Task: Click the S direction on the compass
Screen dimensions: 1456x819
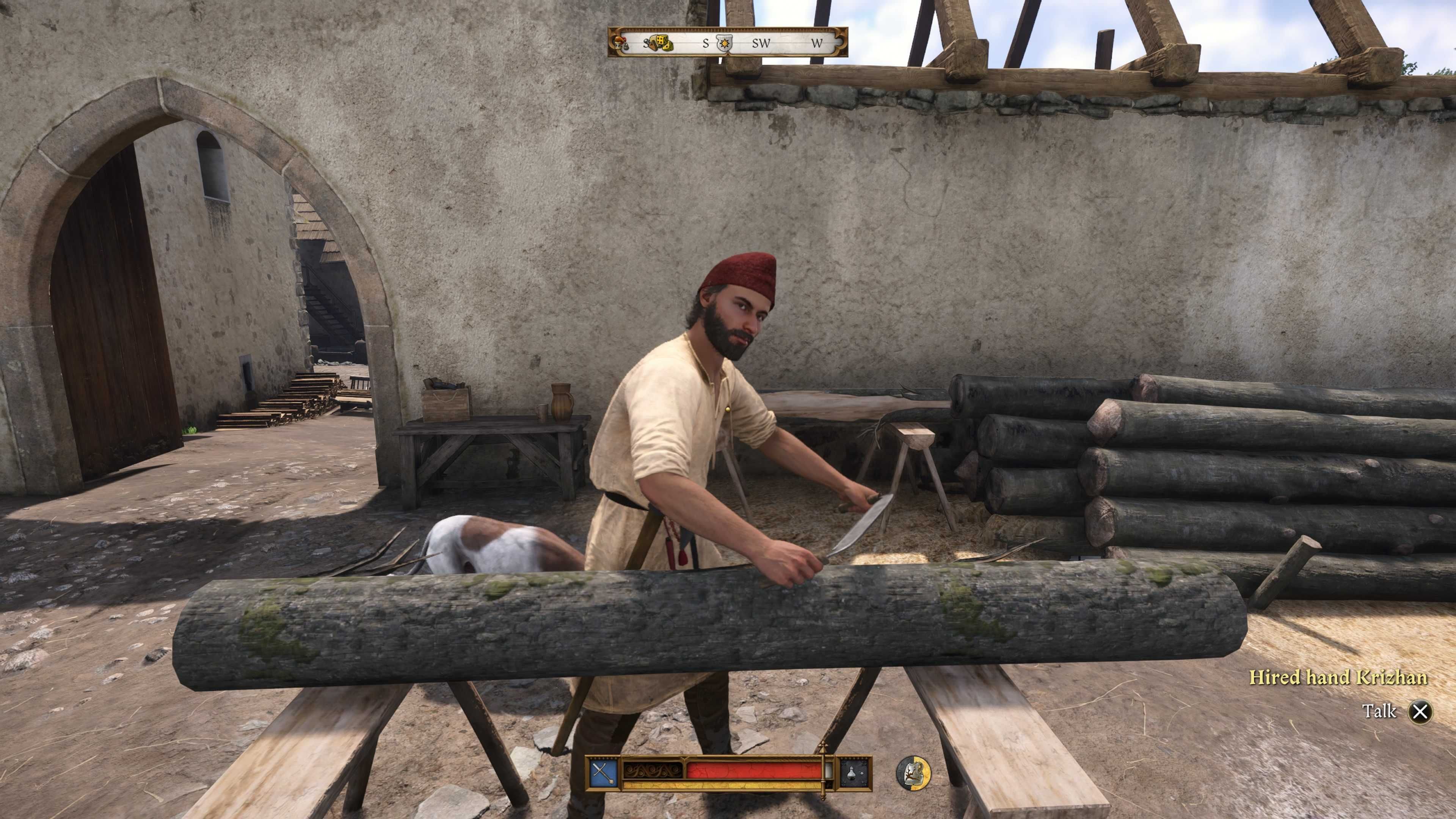Action: (706, 42)
